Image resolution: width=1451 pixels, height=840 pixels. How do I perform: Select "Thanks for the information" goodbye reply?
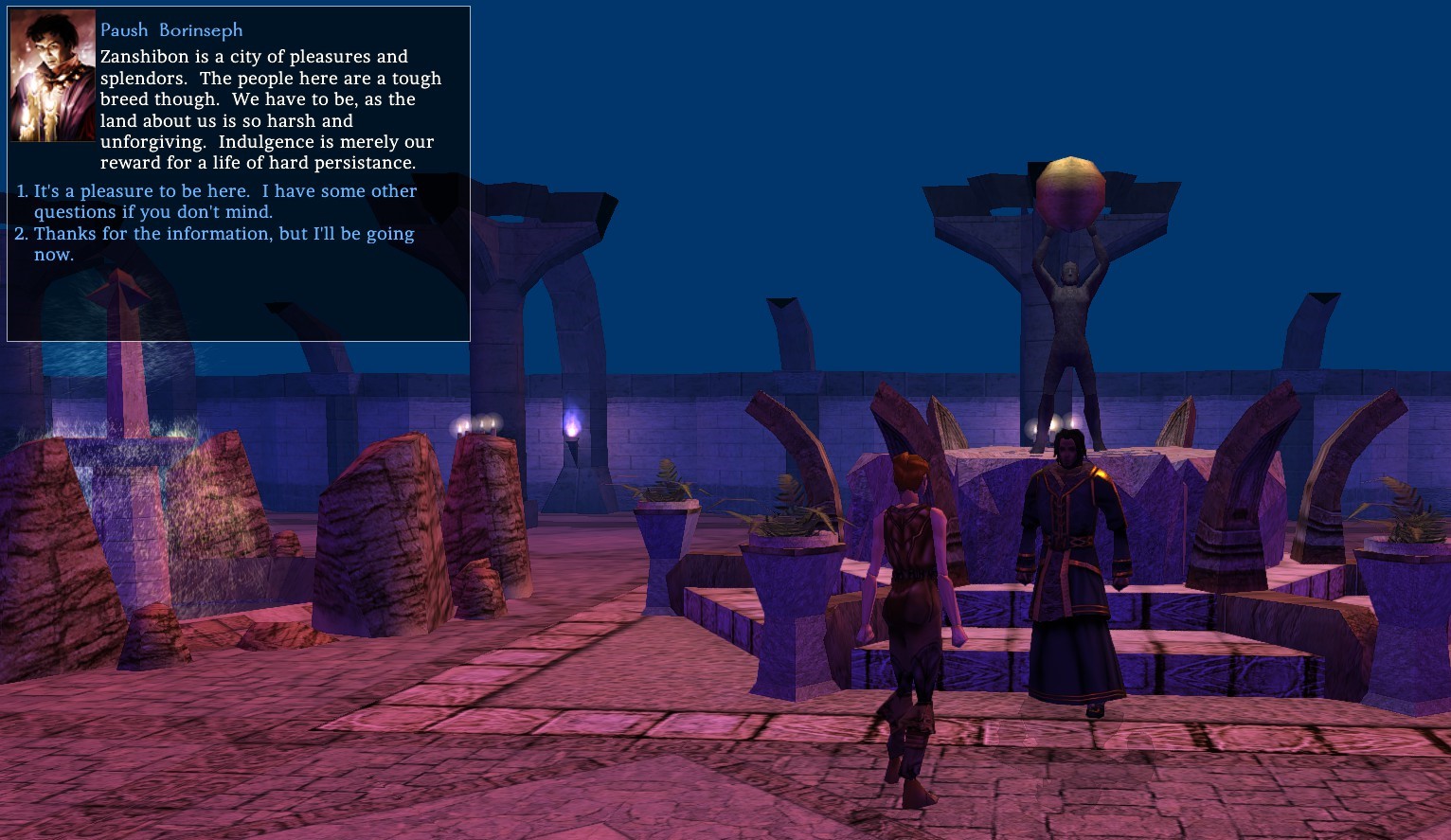(x=224, y=243)
